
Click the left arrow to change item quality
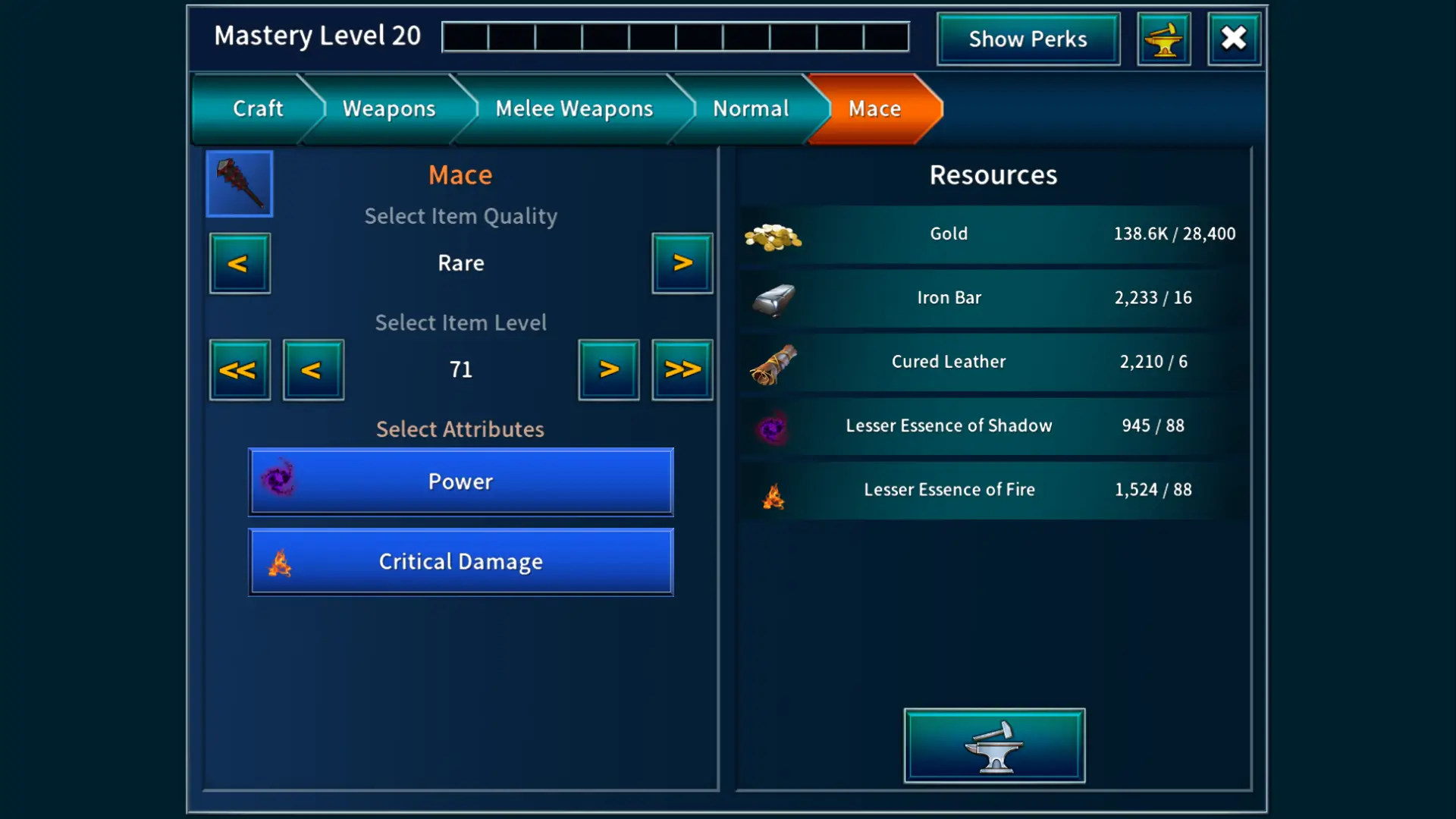coord(240,263)
